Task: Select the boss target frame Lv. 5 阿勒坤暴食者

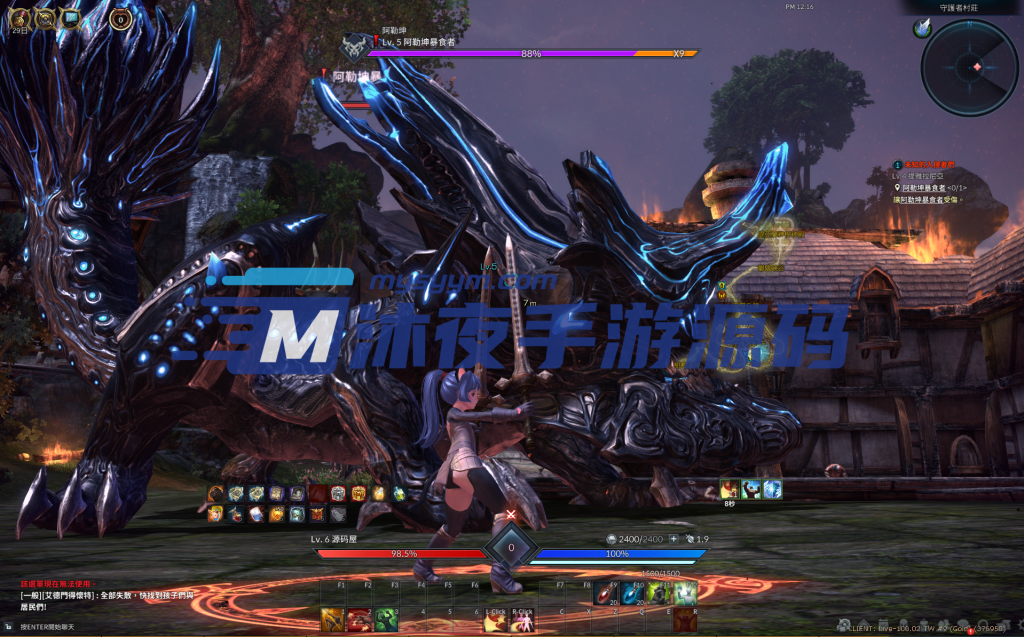Action: point(418,43)
